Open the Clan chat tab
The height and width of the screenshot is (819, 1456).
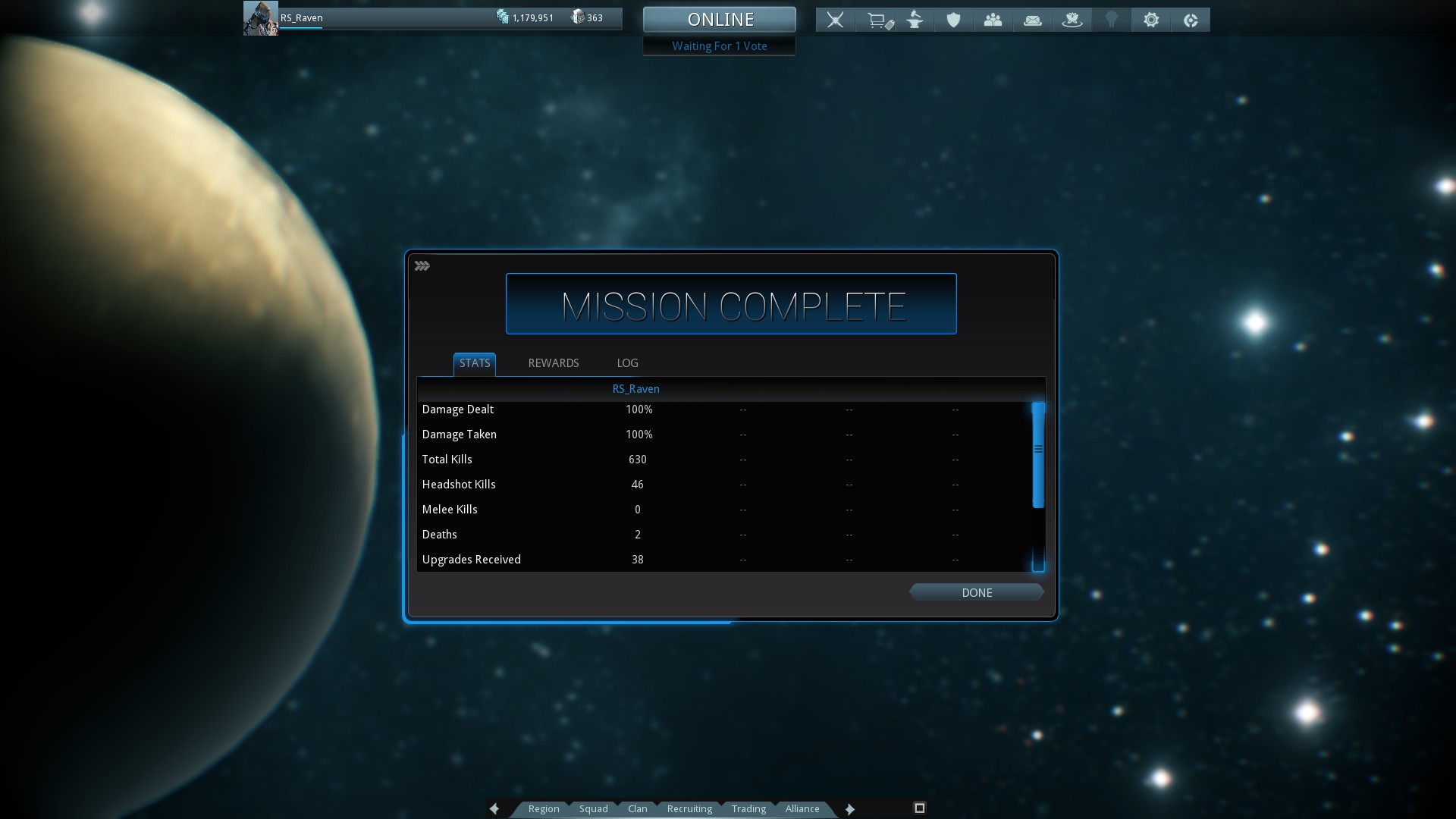(637, 809)
